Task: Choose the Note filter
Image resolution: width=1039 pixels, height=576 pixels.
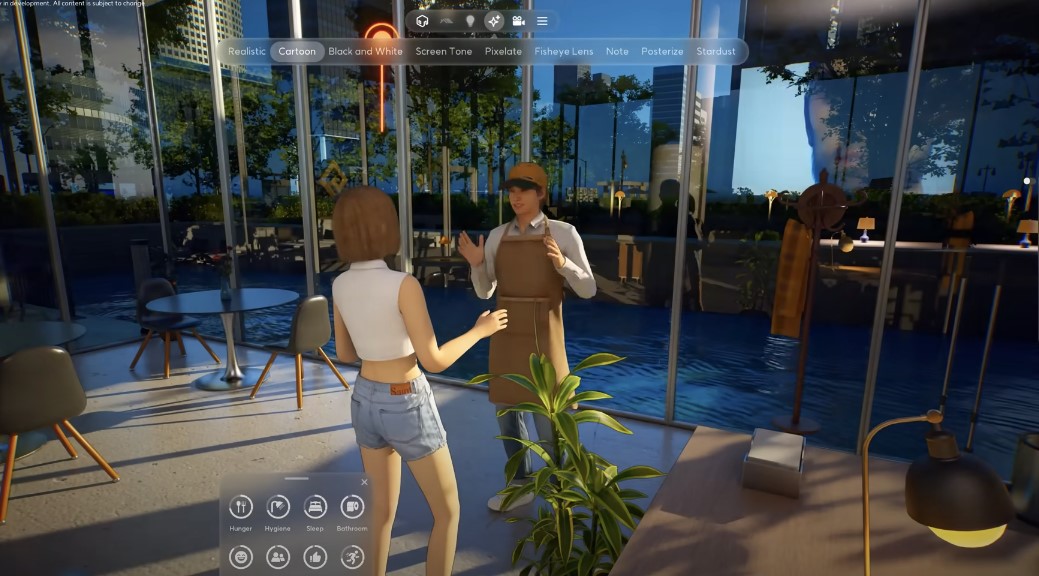Action: [x=617, y=51]
